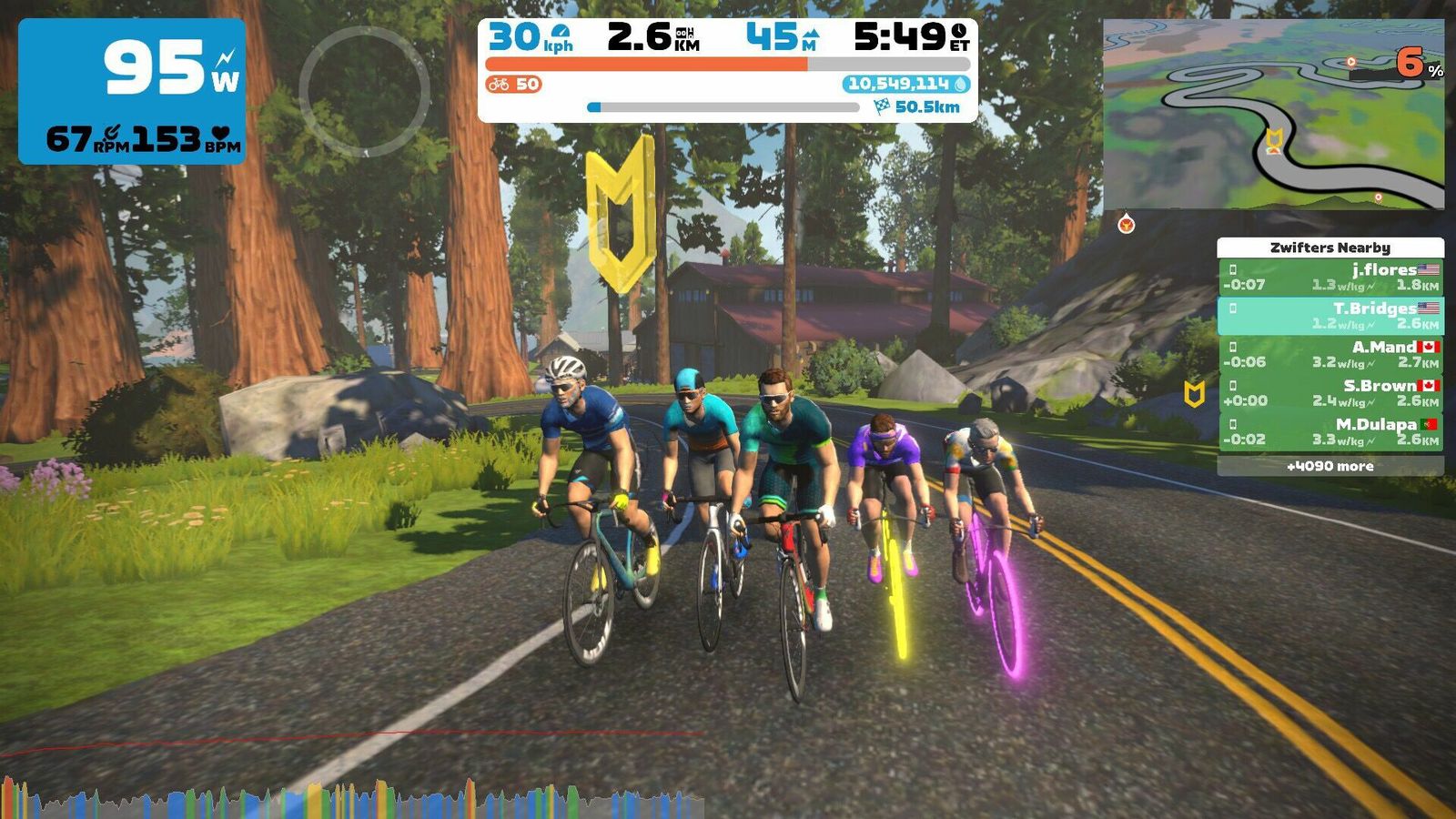Pick S.Brown from the nearby riders
This screenshot has width=1456, height=819.
click(x=1330, y=392)
